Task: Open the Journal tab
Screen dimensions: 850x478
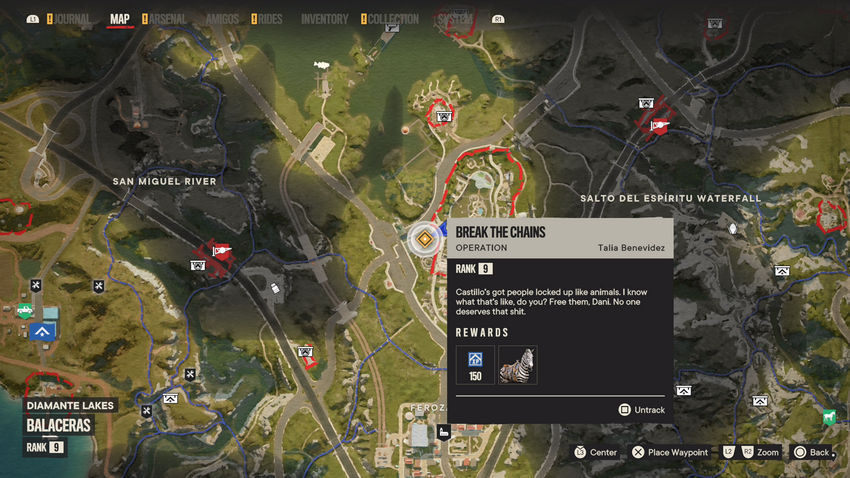Action: pos(70,19)
